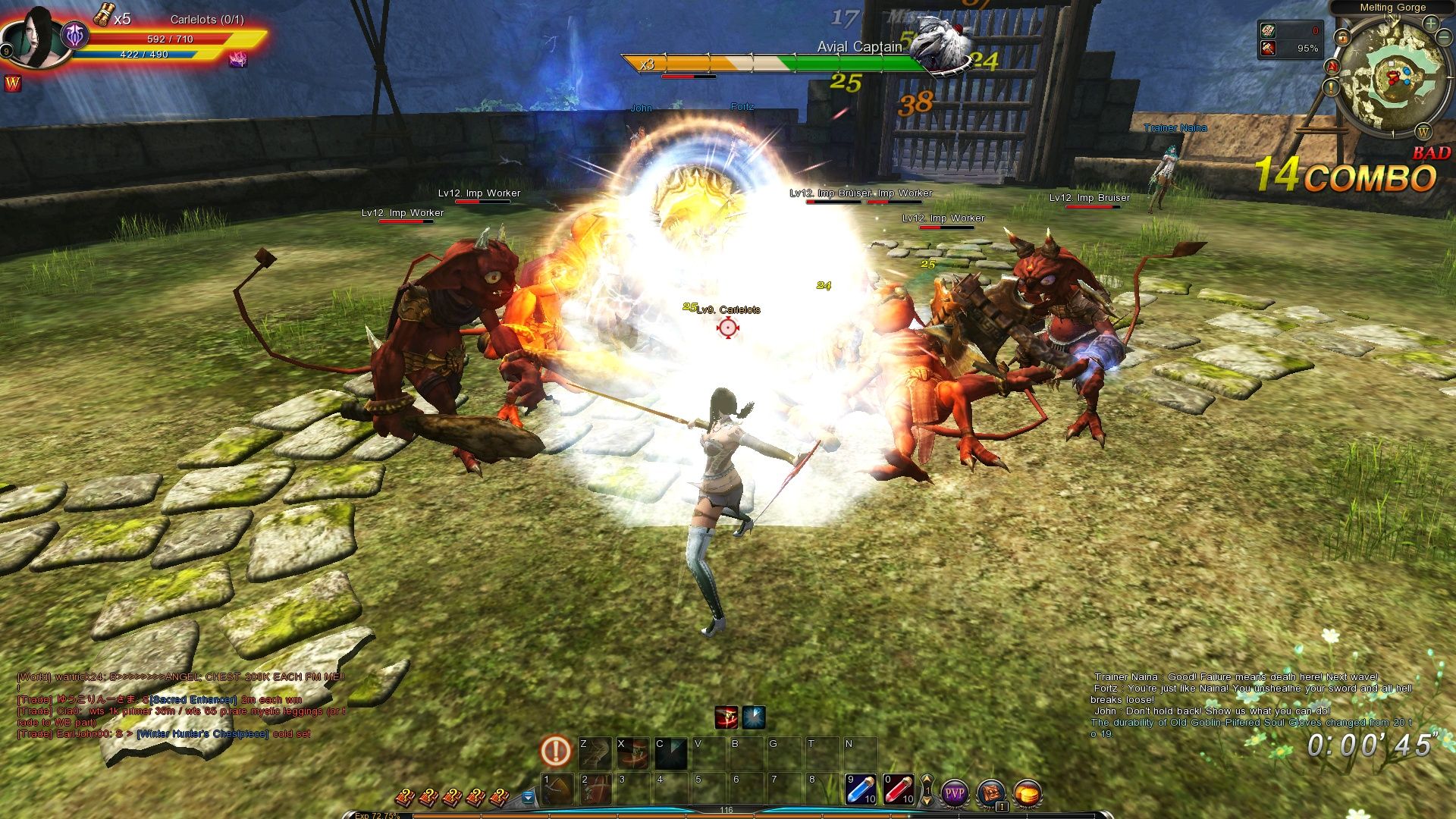Expand the blue hotbar dropdown arrow
Image resolution: width=1456 pixels, height=819 pixels.
coord(529,797)
